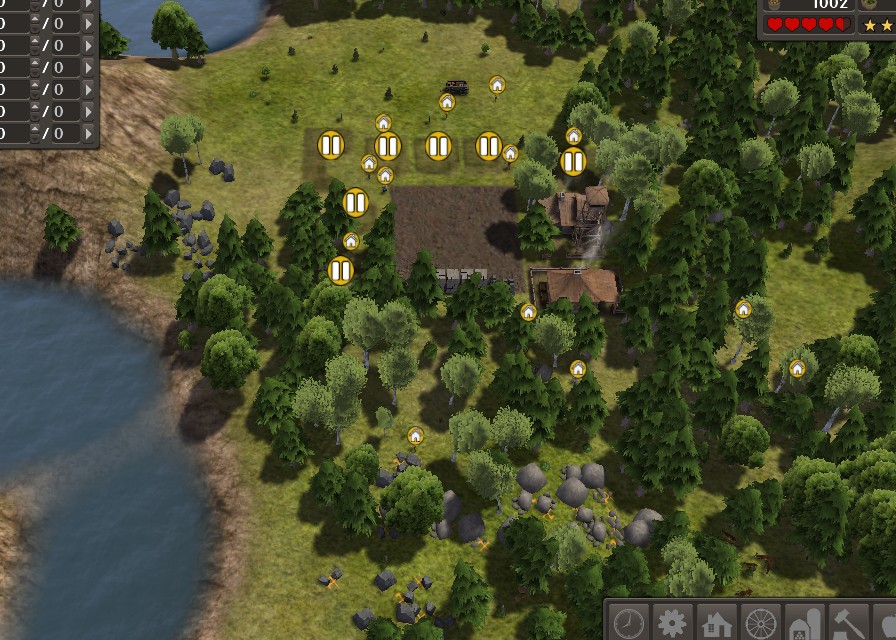Select the house building category
The image size is (896, 640).
point(717,624)
